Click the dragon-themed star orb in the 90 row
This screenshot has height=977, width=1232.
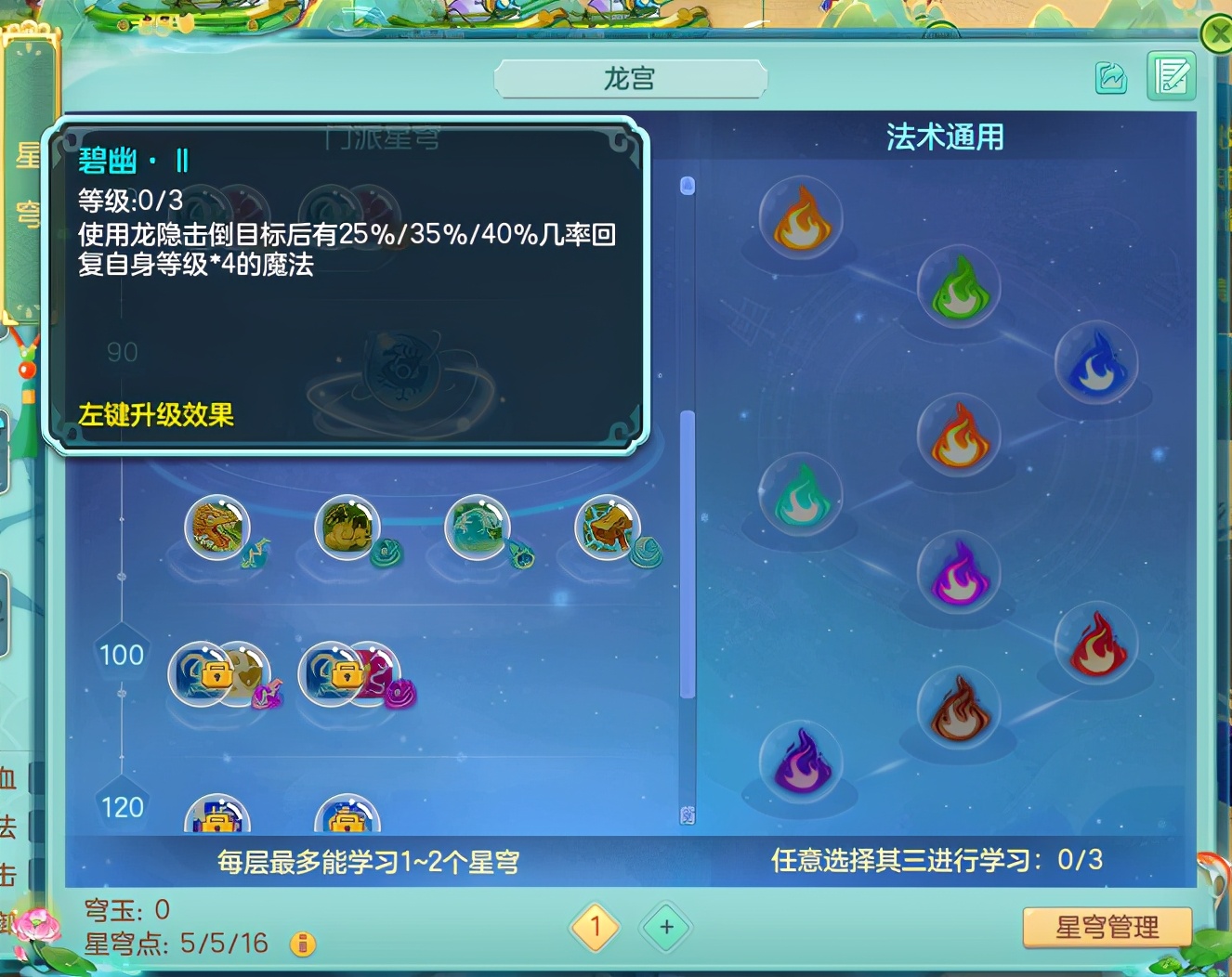pos(218,528)
